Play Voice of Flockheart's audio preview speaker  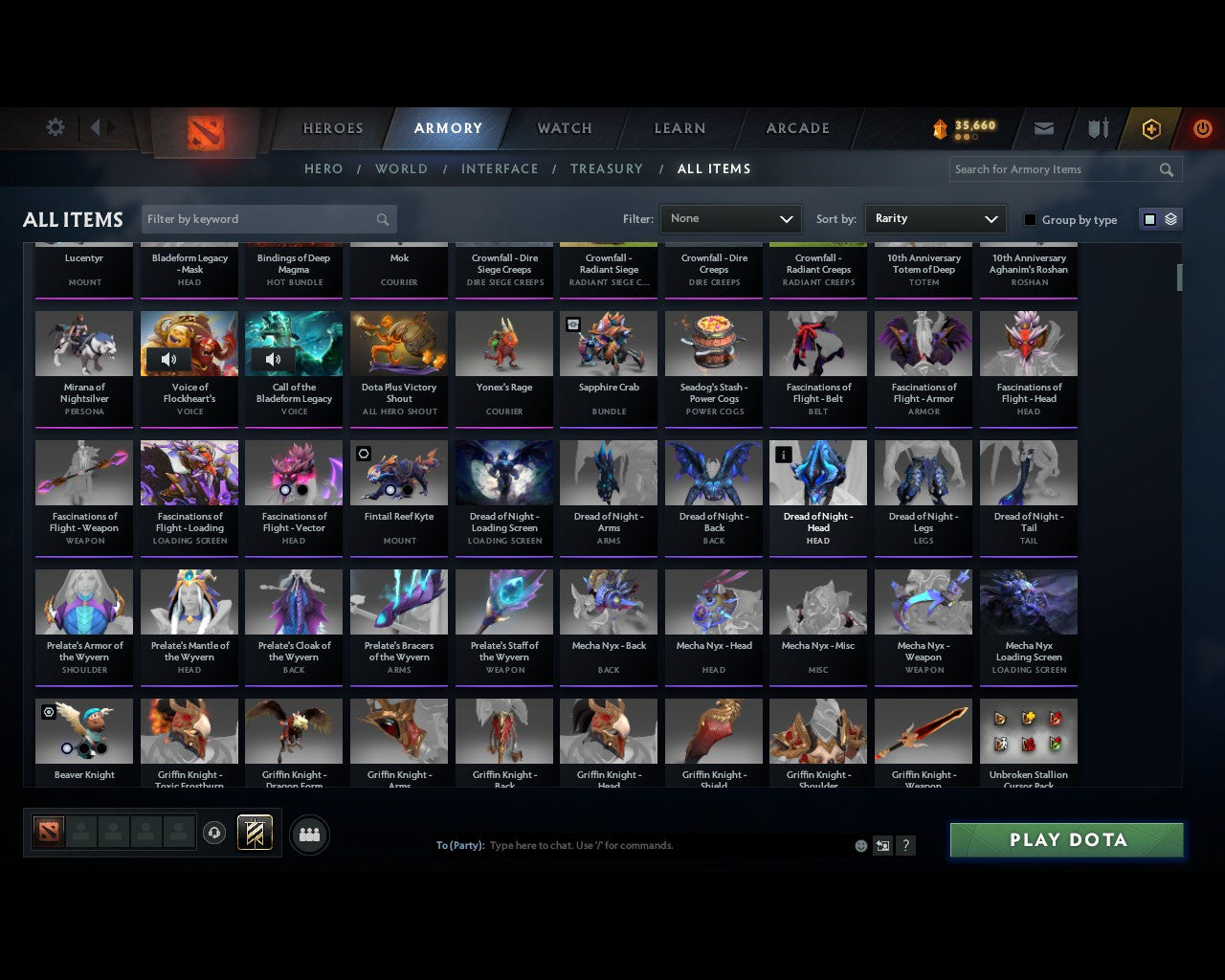tap(170, 360)
